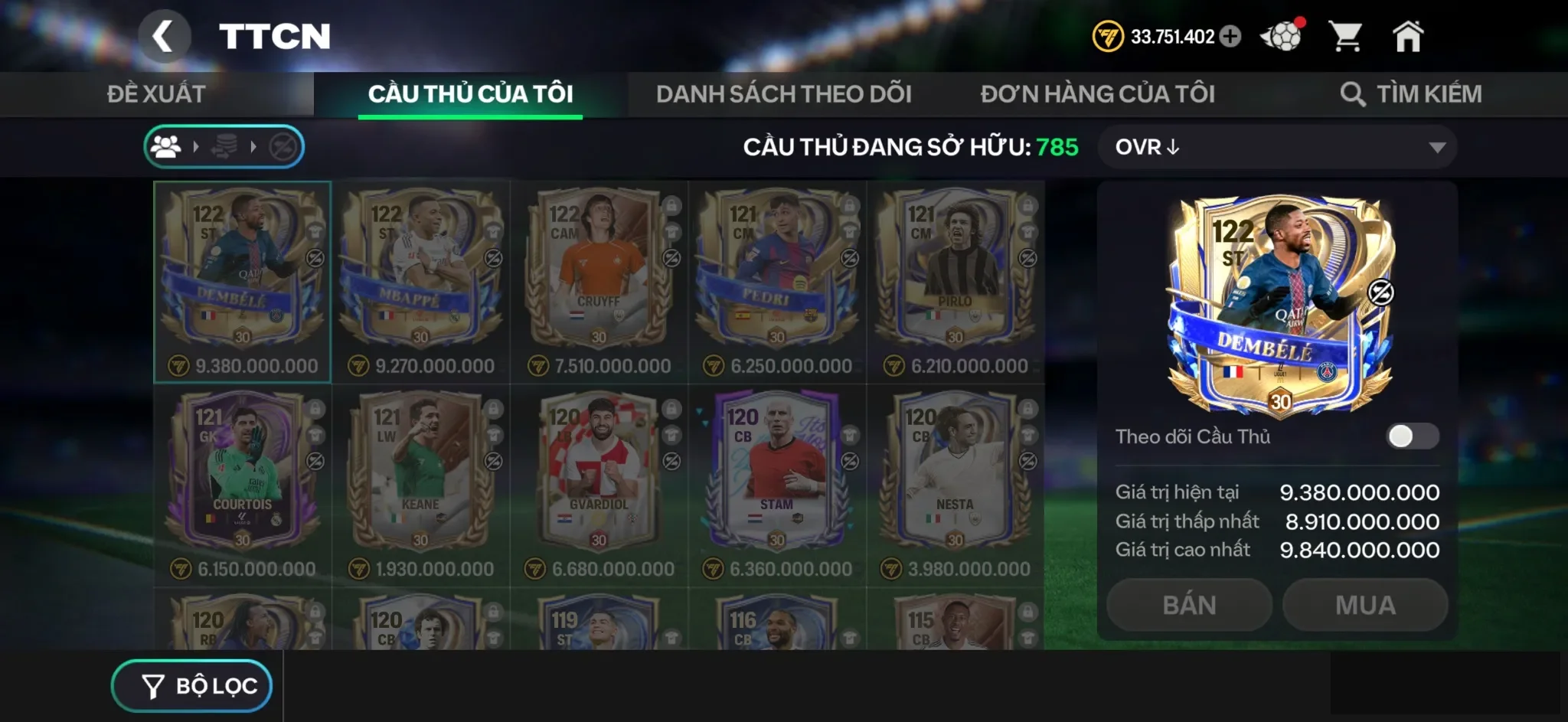Select the player type filter icon
Screen dimensions: 1568x722
click(166, 147)
